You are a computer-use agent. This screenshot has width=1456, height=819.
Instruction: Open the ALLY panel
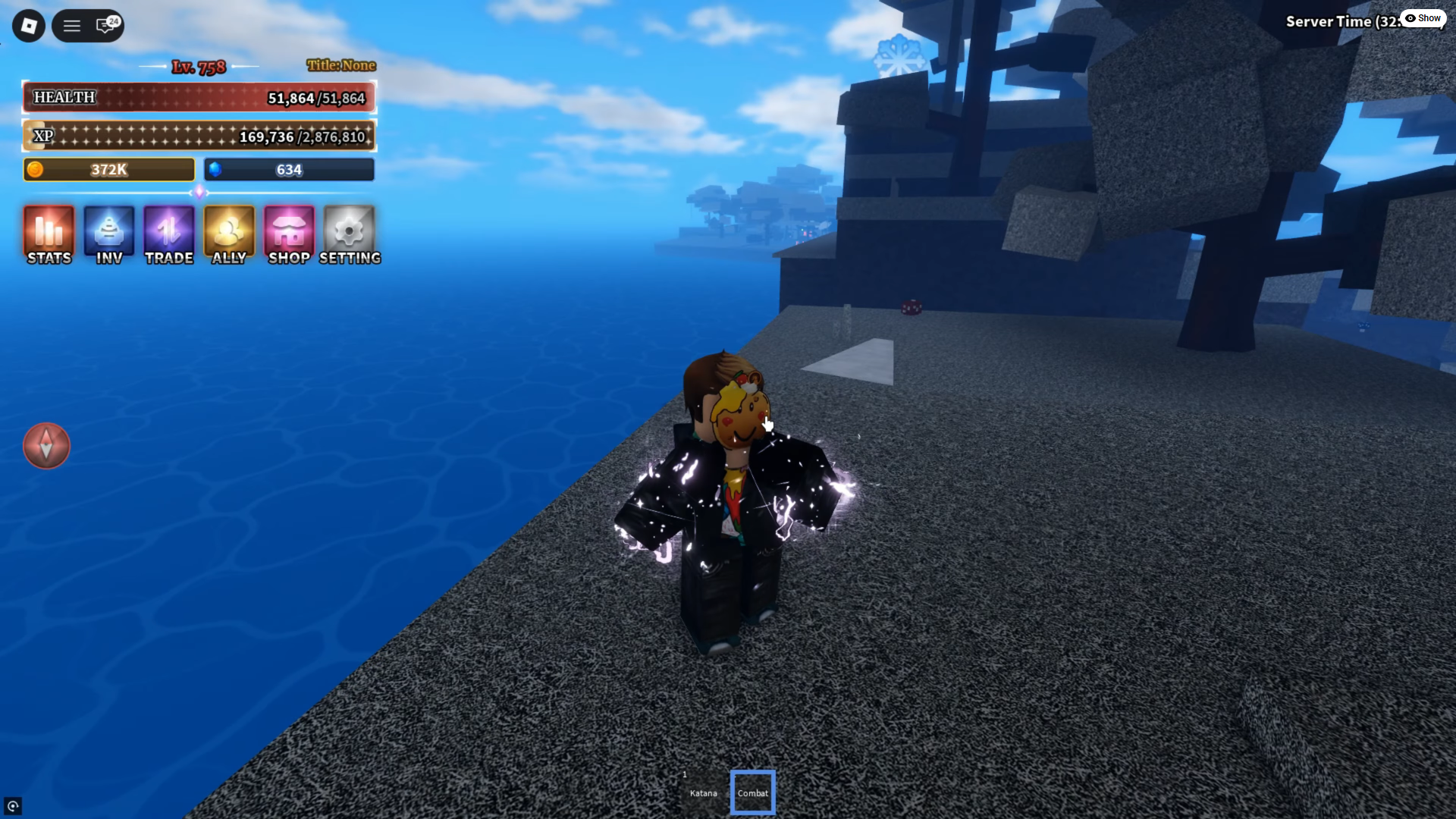point(229,234)
